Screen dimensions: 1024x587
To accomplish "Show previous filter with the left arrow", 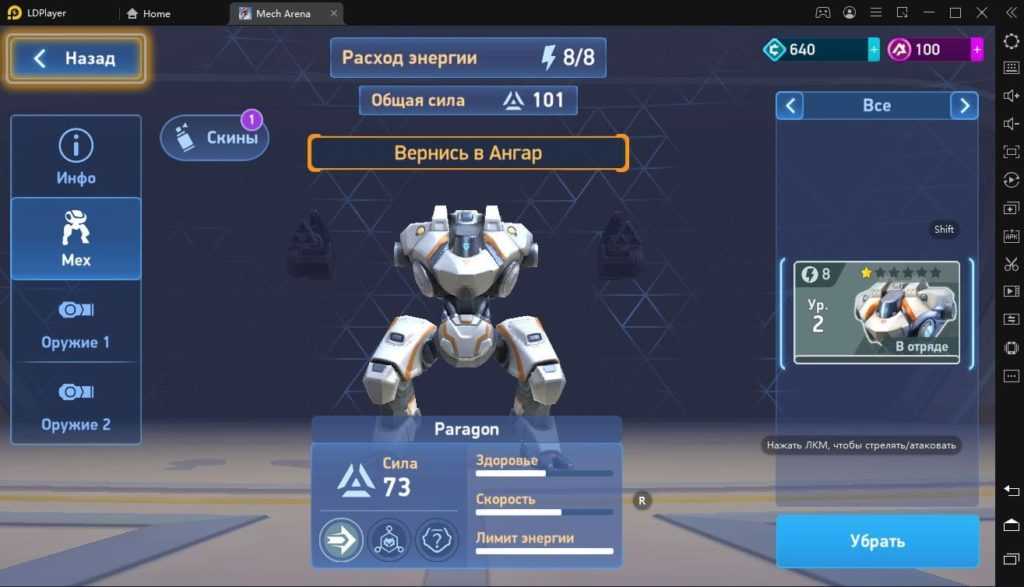I will click(790, 105).
